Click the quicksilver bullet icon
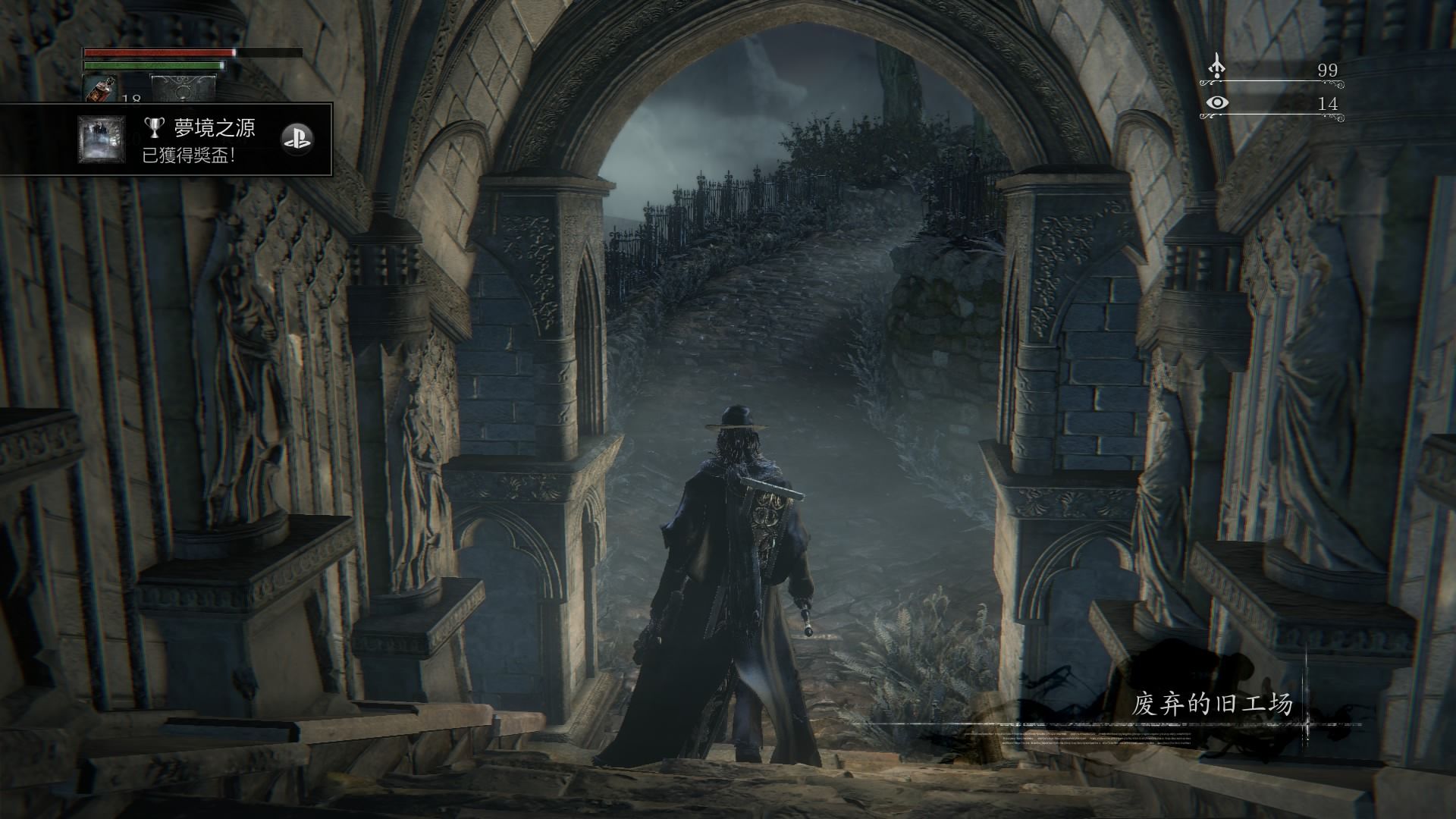Image resolution: width=1456 pixels, height=819 pixels. tap(1216, 67)
